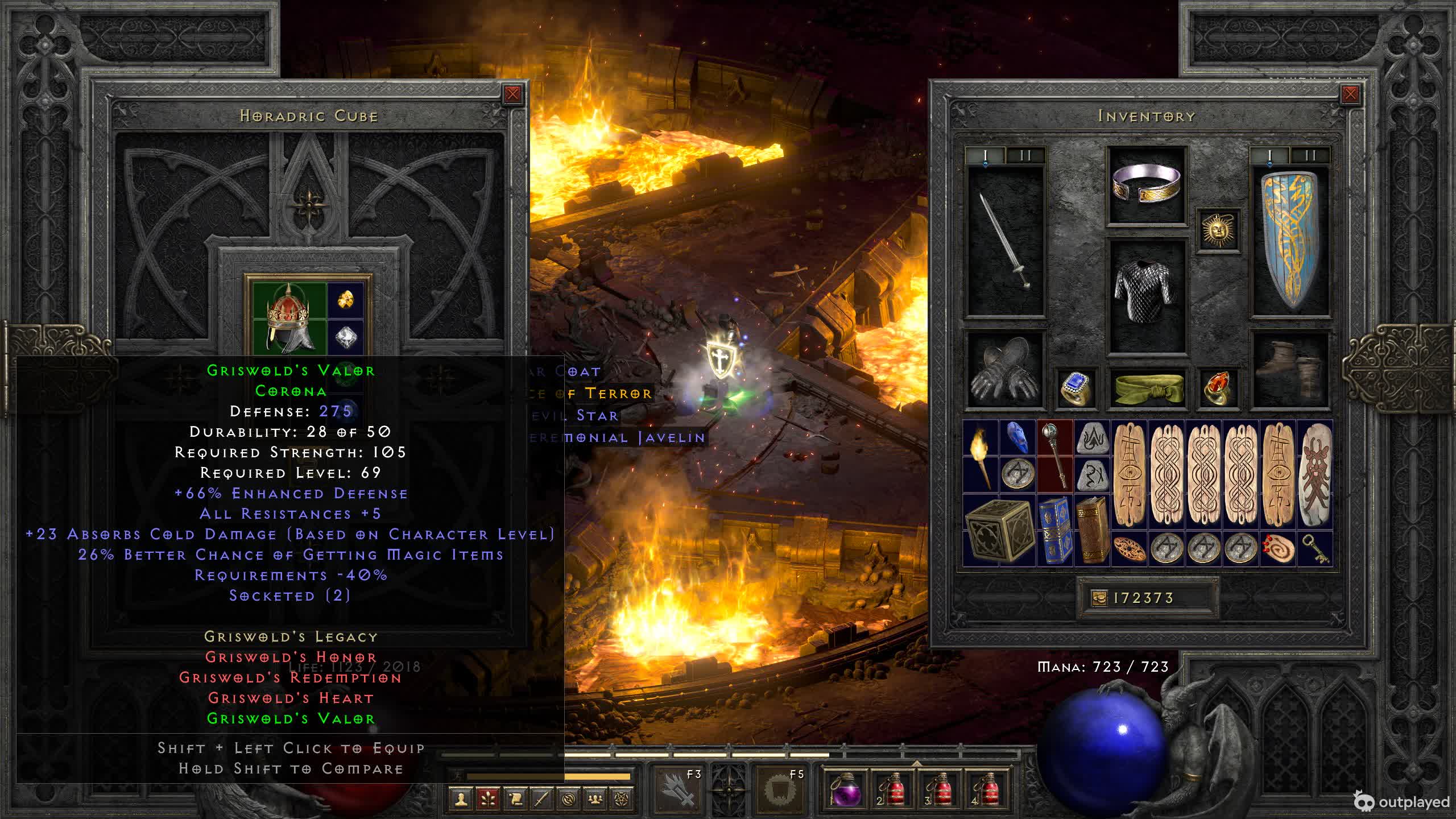This screenshot has height=819, width=1456.
Task: Open the Horadric Cube item in inventory
Action: (999, 530)
